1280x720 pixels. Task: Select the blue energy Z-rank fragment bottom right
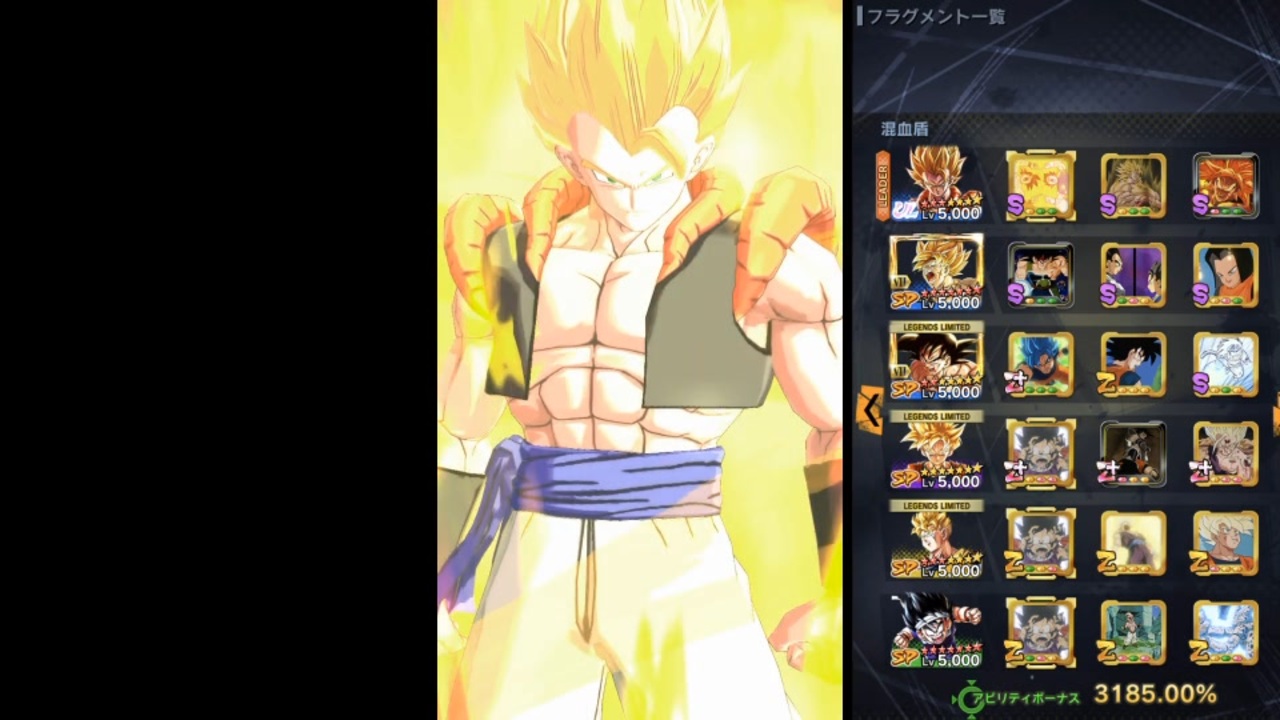pyautogui.click(x=1226, y=632)
